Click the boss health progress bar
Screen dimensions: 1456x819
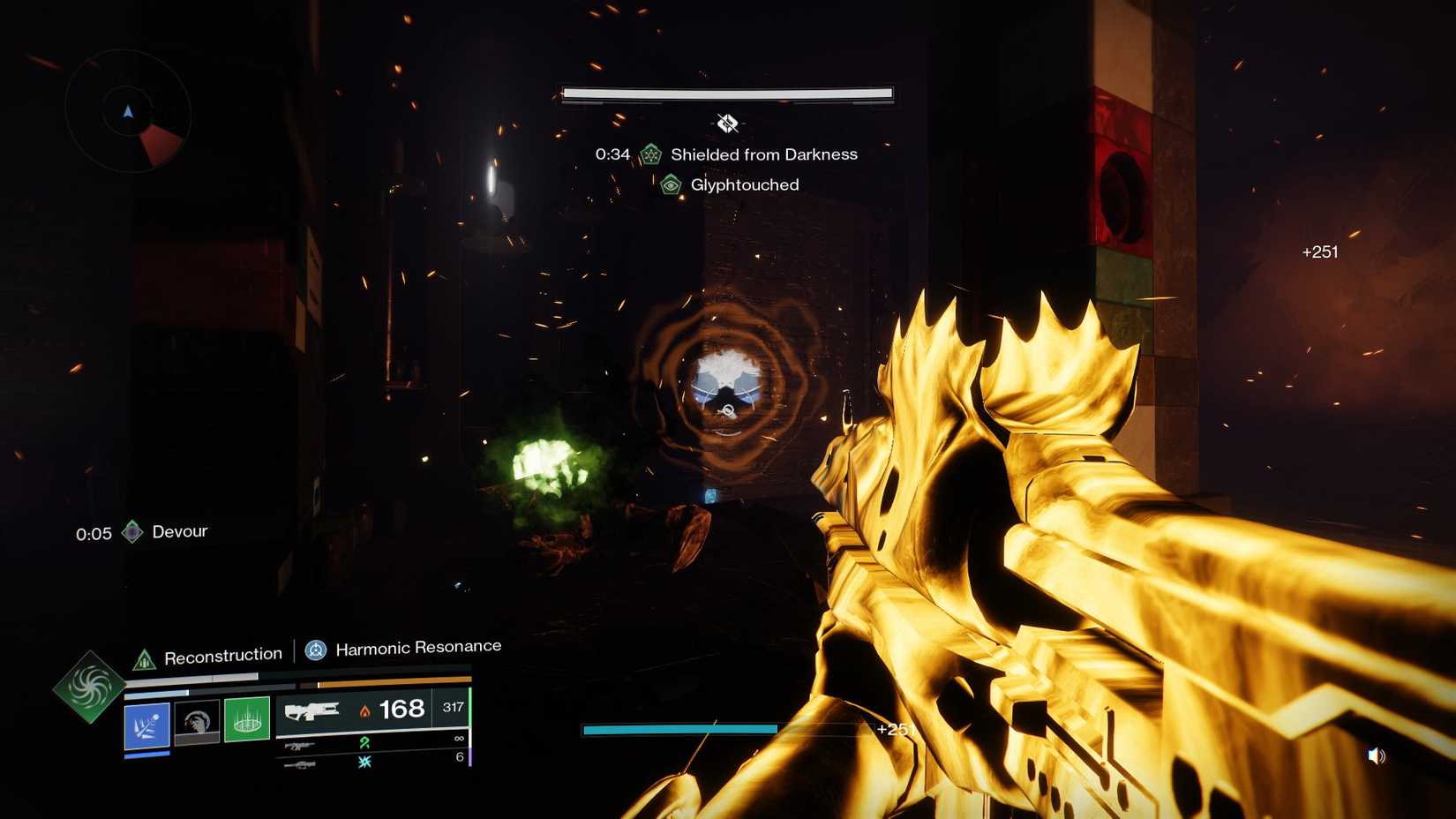pos(725,92)
